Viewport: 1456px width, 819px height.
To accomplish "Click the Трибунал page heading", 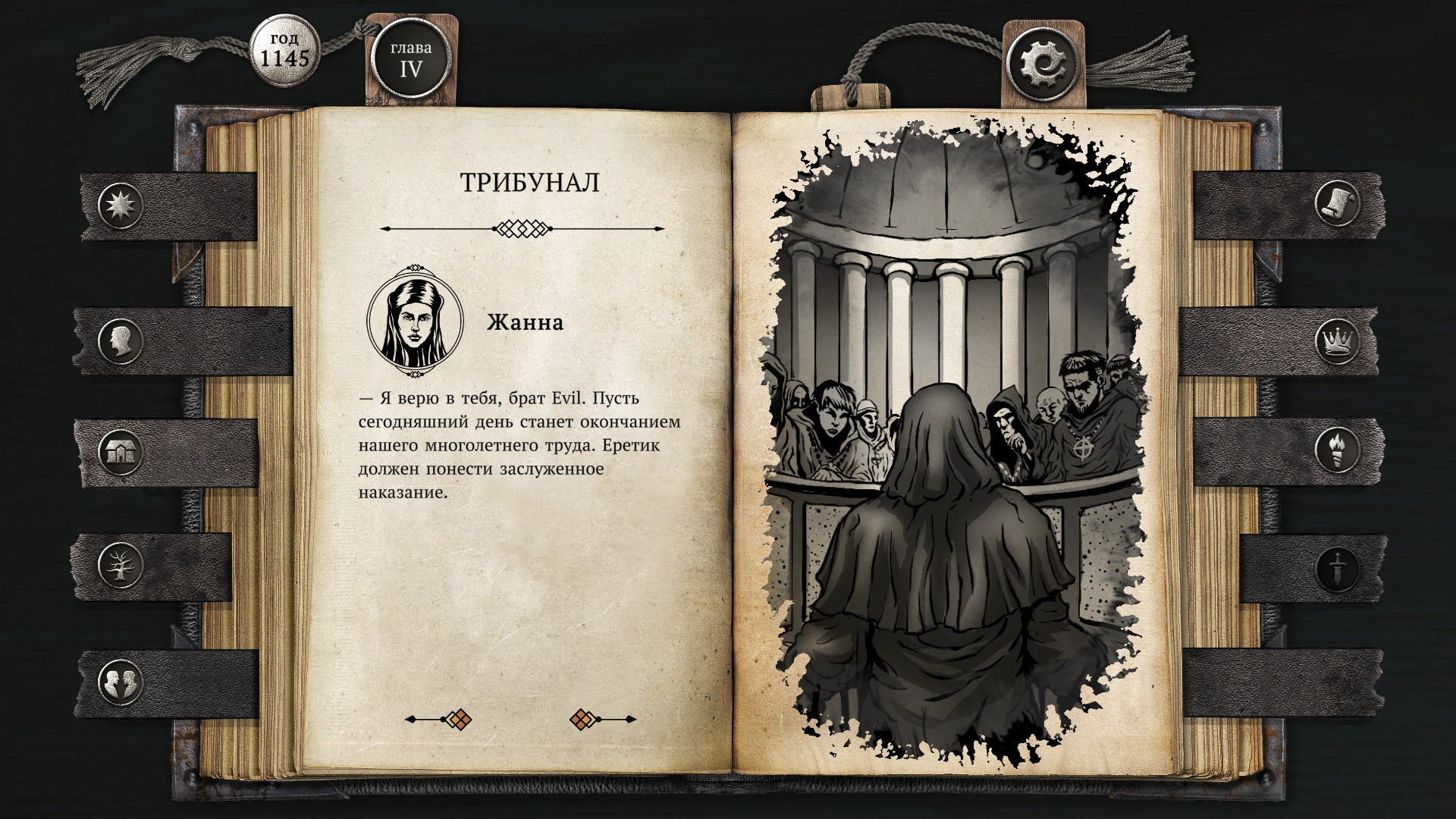I will tap(529, 180).
